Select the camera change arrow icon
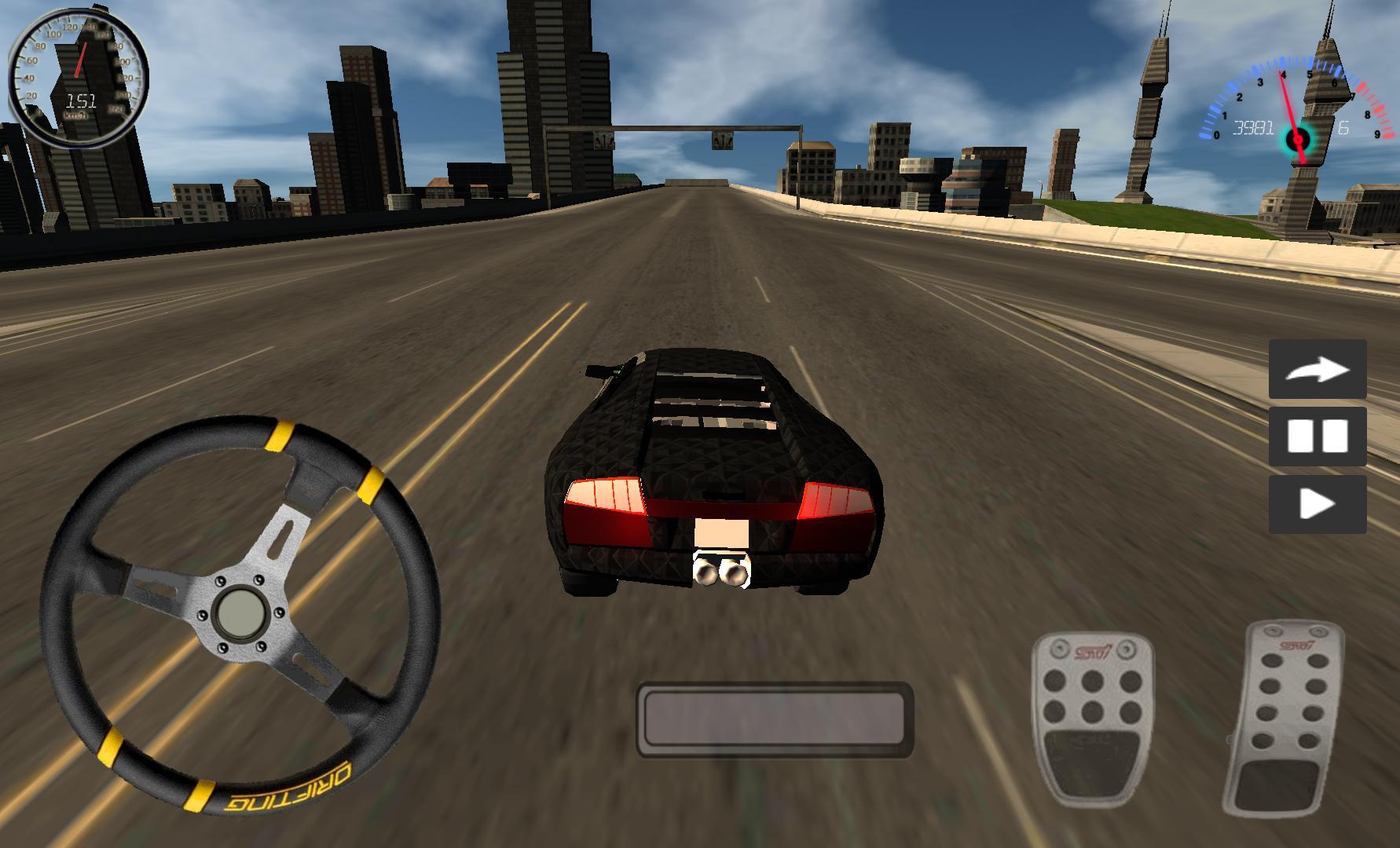The image size is (1400, 848). [1318, 369]
